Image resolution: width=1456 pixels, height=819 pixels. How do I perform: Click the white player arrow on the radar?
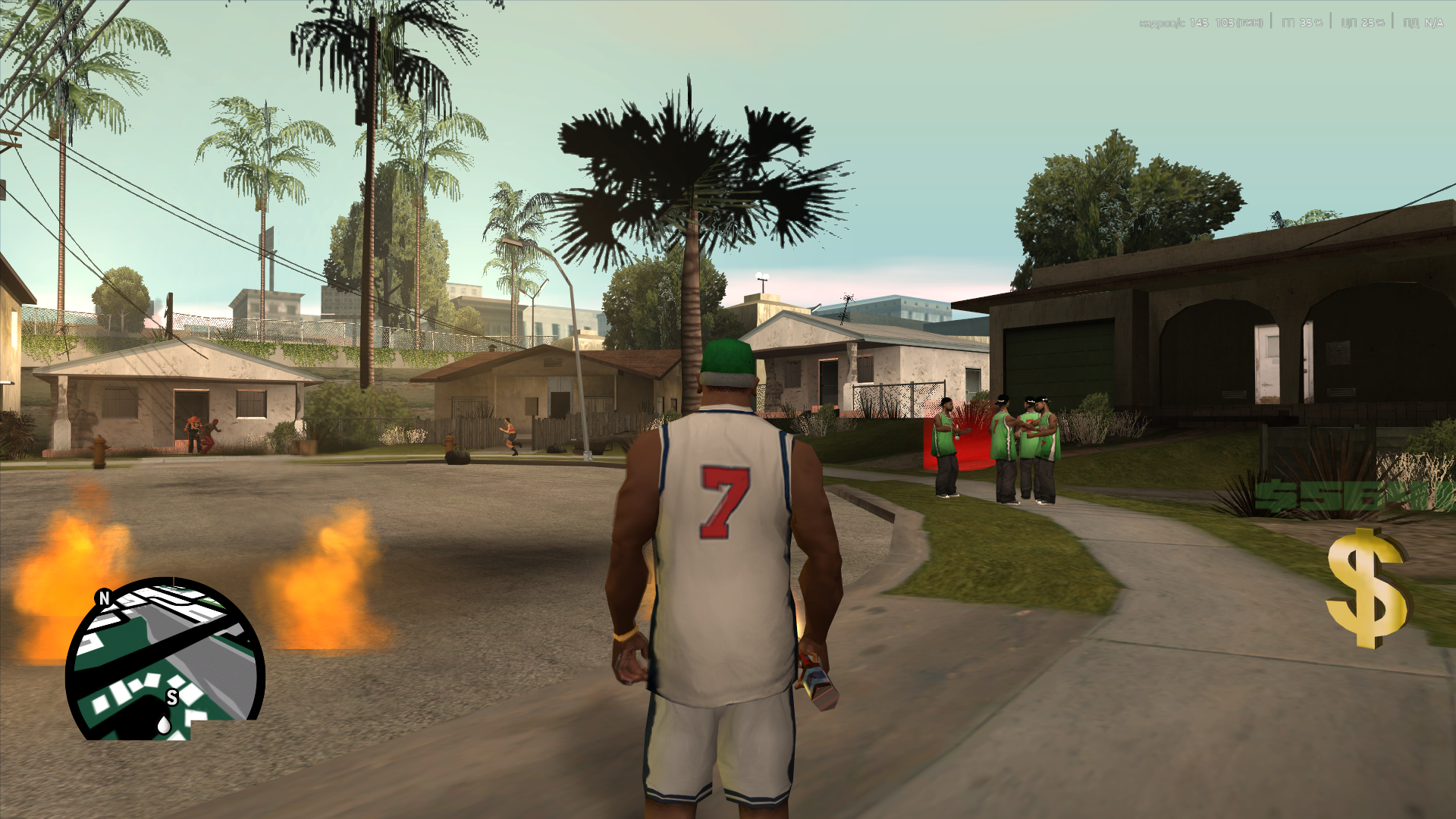[x=164, y=726]
